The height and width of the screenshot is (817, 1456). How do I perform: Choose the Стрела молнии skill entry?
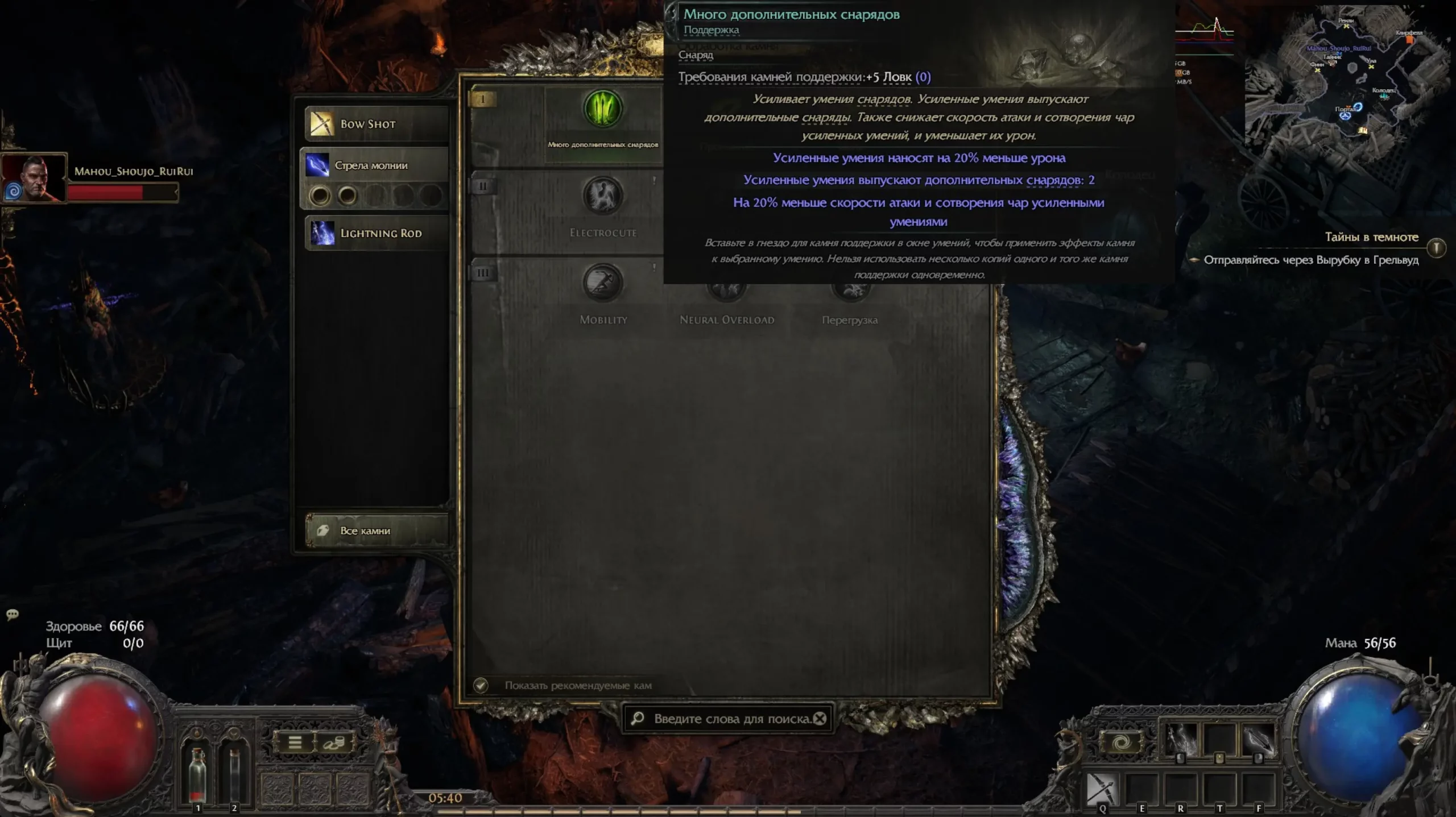(x=375, y=165)
